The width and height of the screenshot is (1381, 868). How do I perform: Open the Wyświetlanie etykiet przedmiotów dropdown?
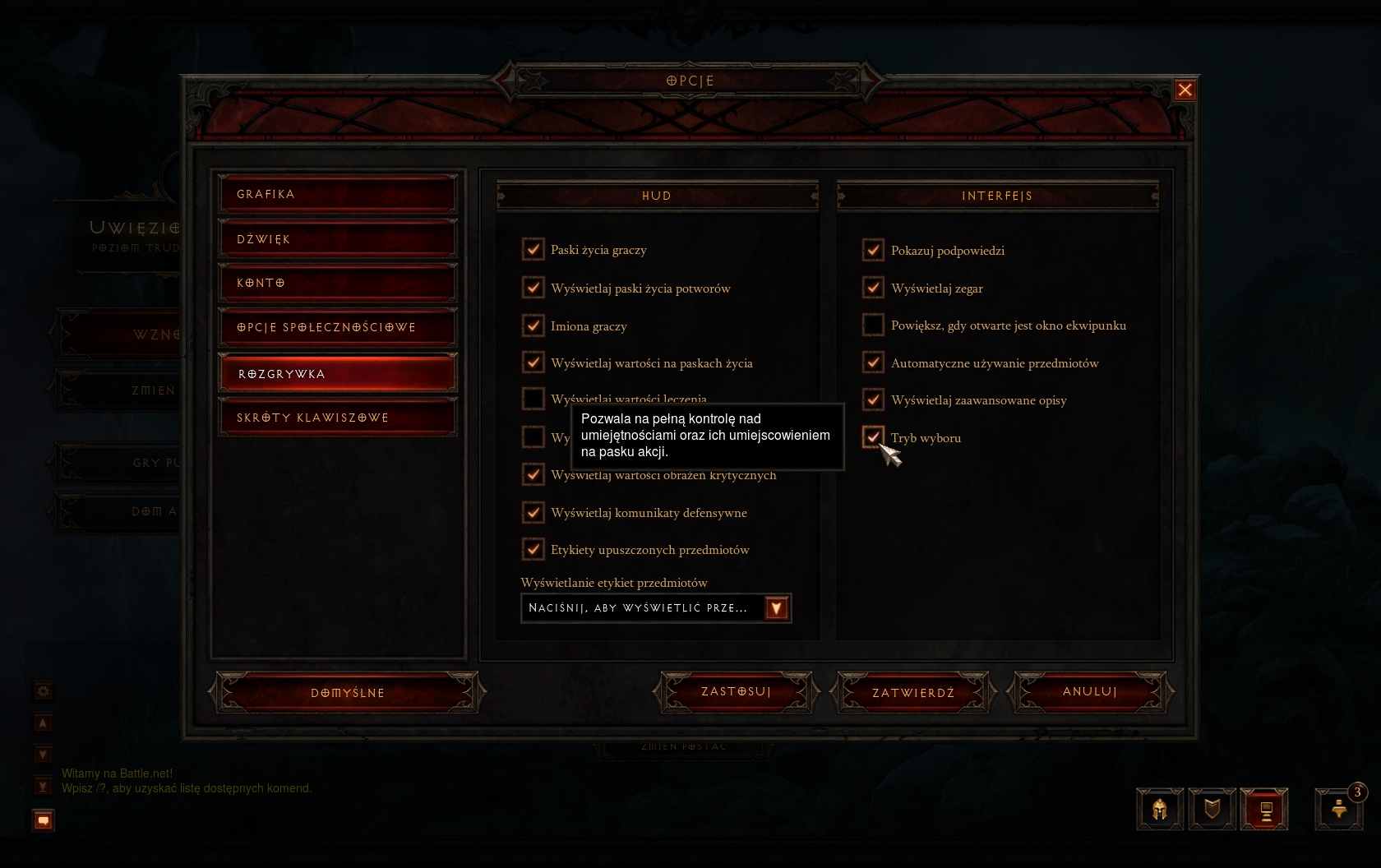coord(777,608)
